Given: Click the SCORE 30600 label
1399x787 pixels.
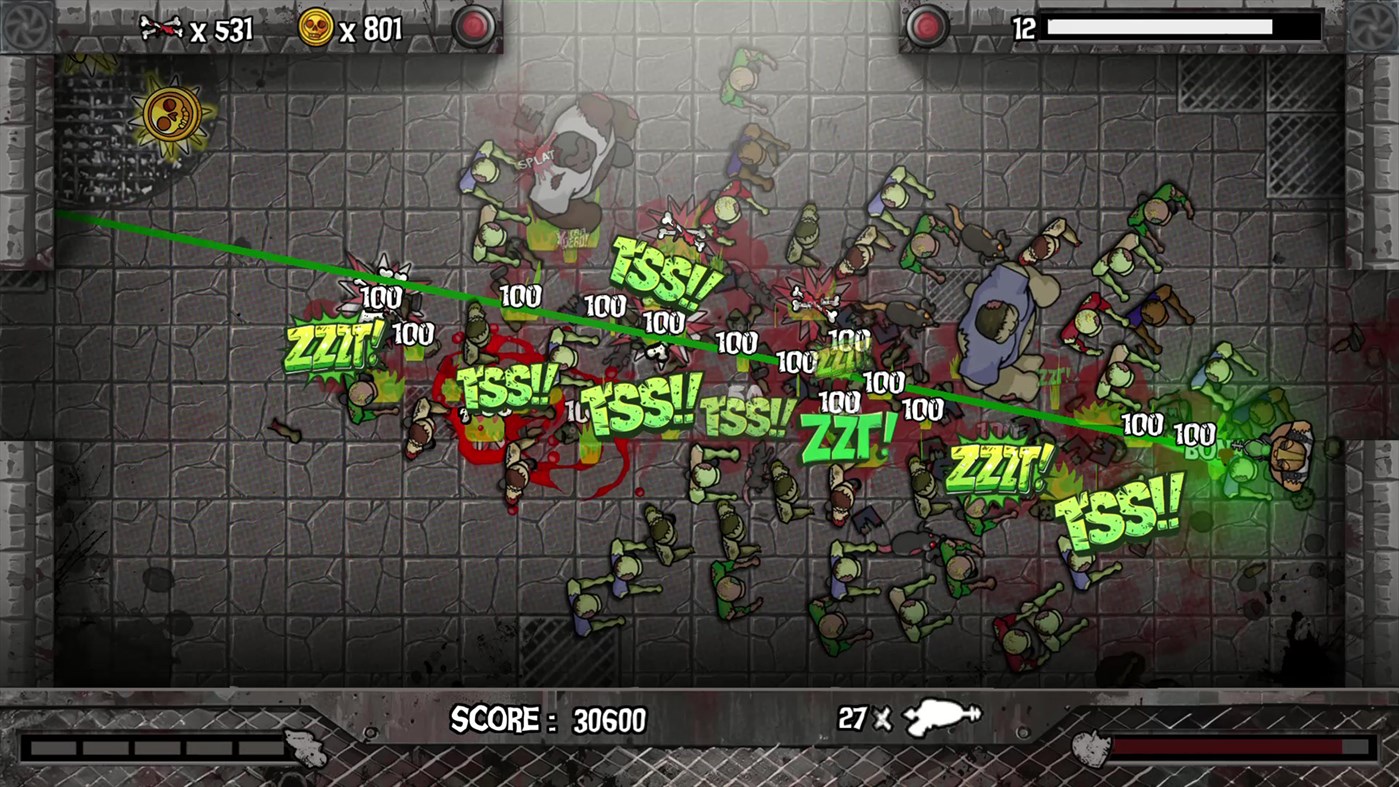Looking at the screenshot, I should coord(550,718).
